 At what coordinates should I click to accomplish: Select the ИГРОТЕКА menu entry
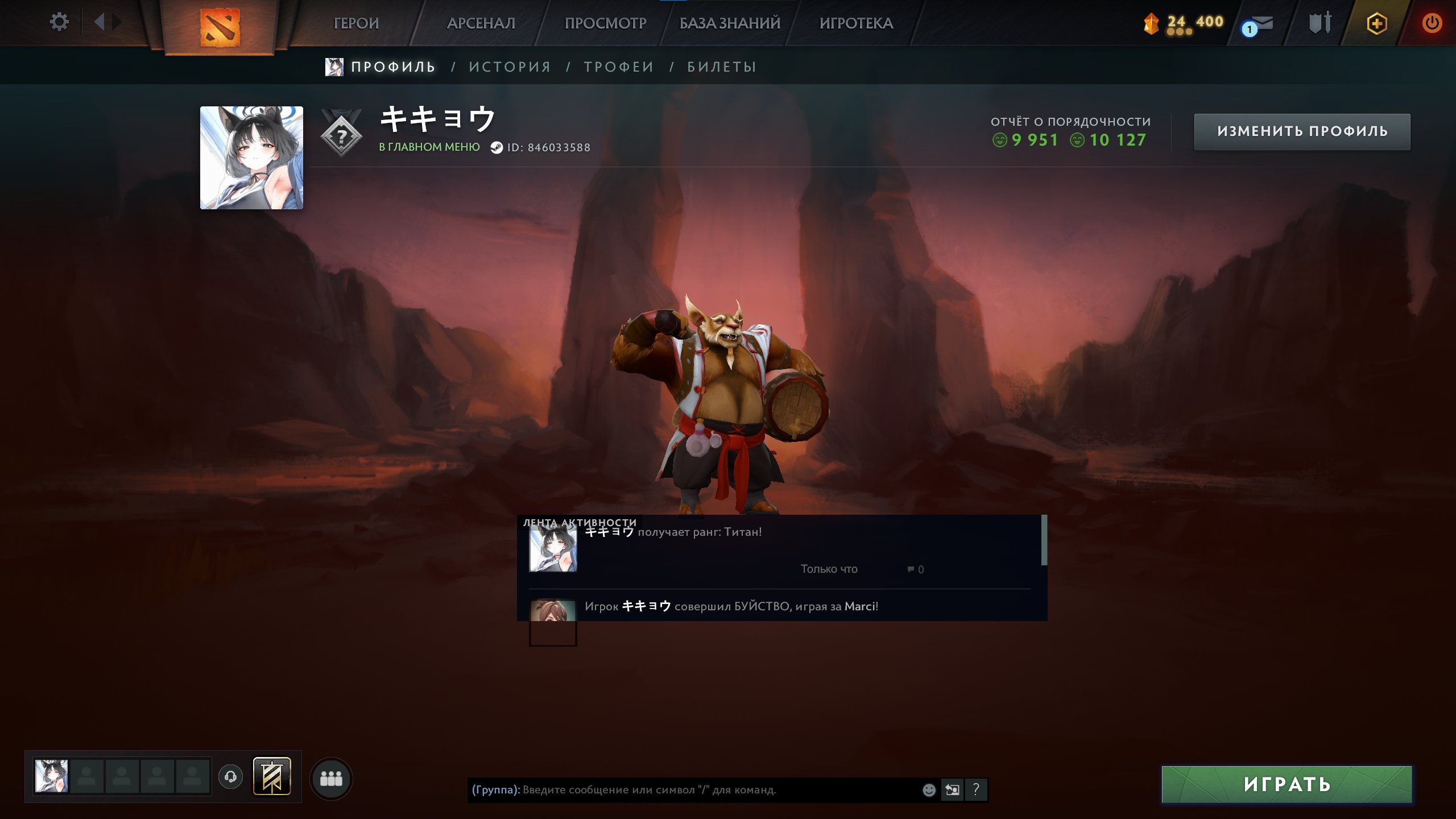[x=856, y=23]
